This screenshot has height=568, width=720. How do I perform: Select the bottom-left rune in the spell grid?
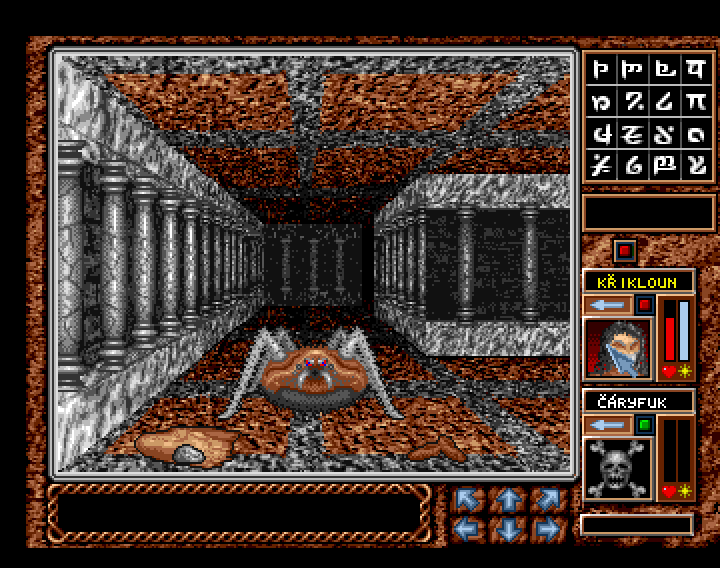click(x=602, y=165)
